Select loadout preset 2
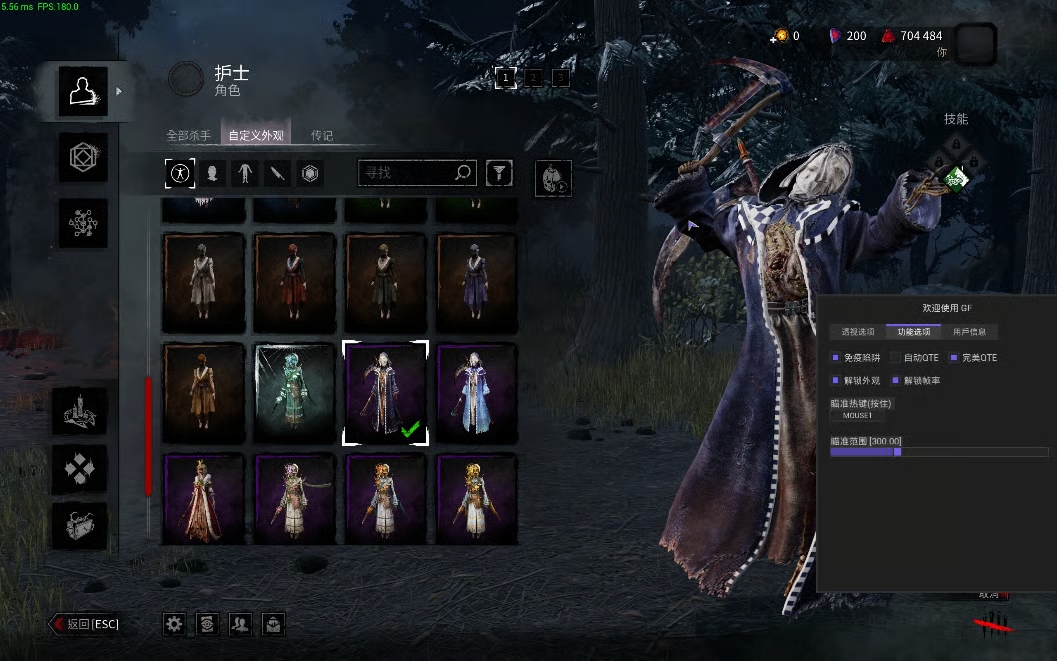1057x661 pixels. click(x=535, y=77)
